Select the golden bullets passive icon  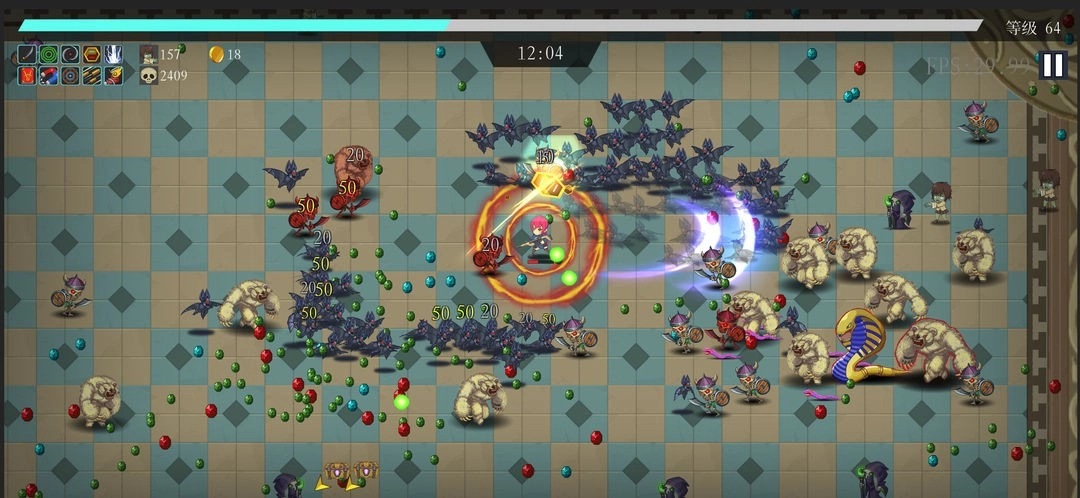coord(92,76)
